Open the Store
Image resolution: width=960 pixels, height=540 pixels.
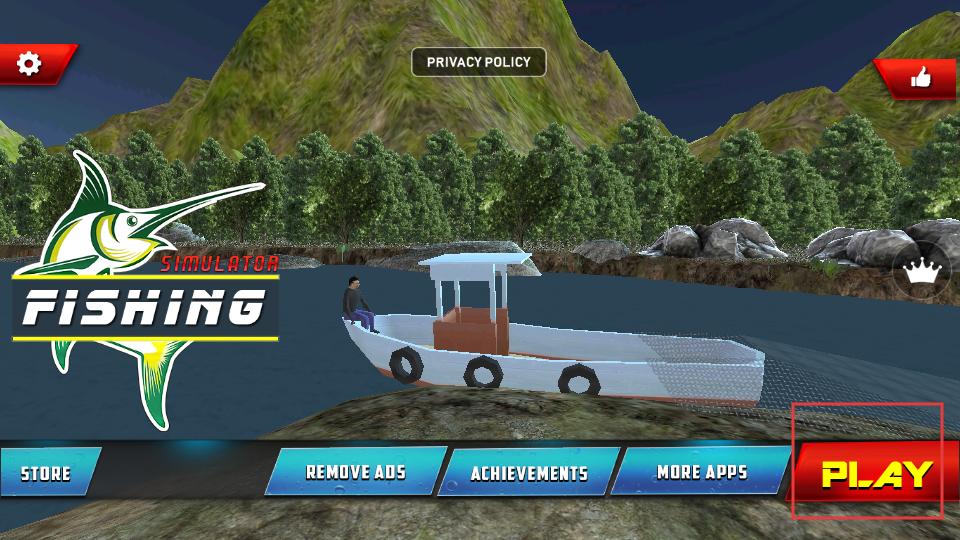tap(47, 472)
